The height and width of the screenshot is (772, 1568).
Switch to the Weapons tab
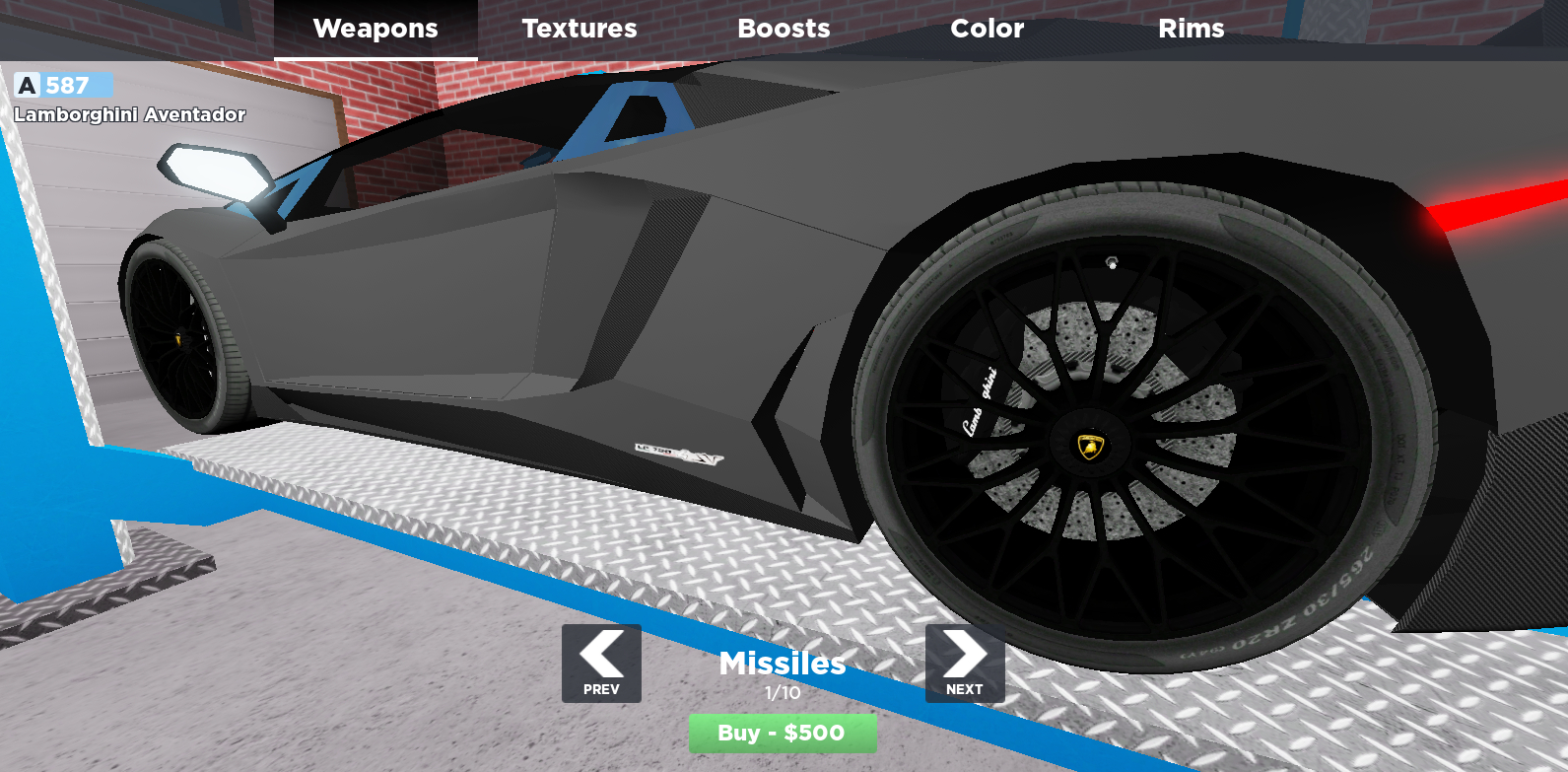(x=375, y=28)
